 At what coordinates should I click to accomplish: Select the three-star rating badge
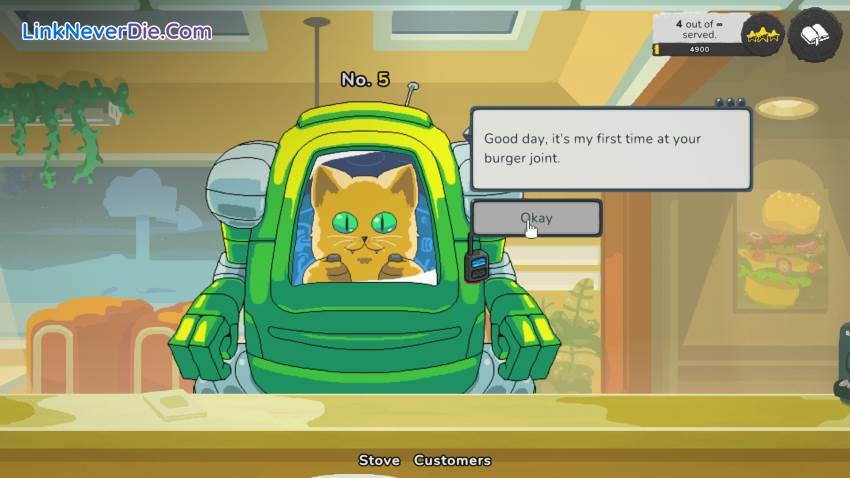point(762,36)
